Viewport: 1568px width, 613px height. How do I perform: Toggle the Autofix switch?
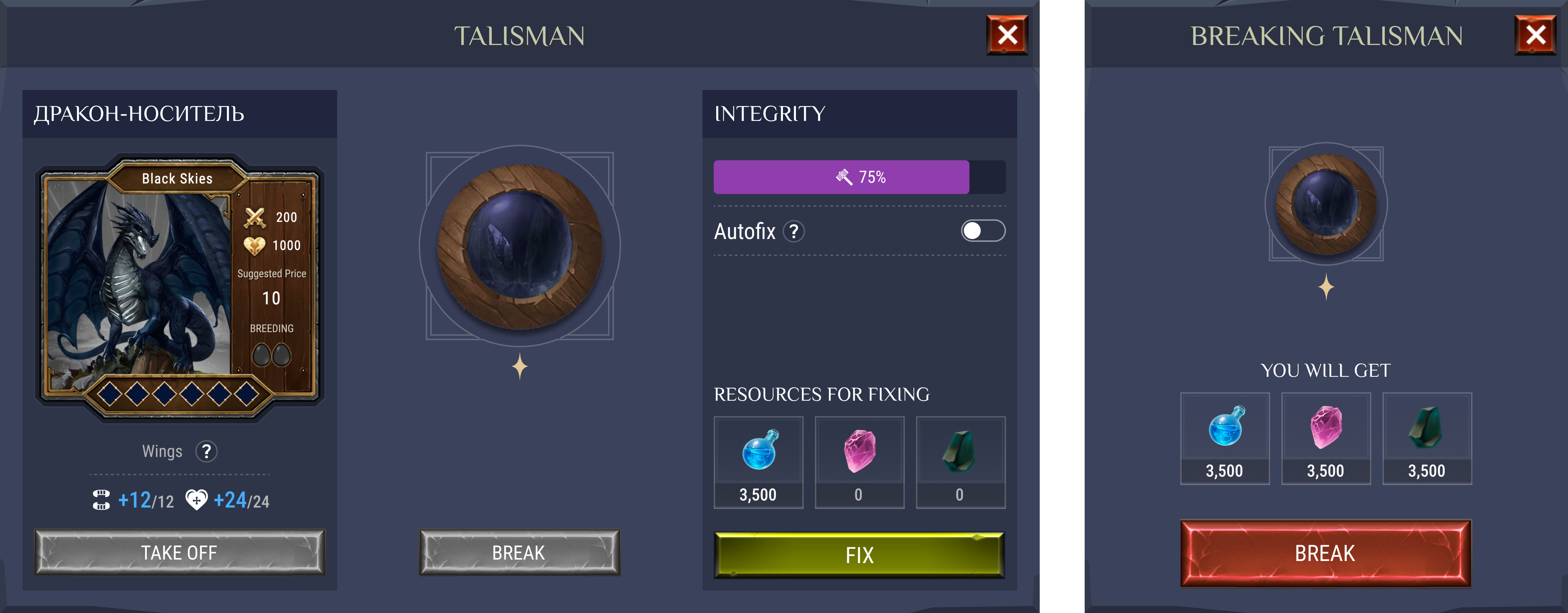point(982,231)
